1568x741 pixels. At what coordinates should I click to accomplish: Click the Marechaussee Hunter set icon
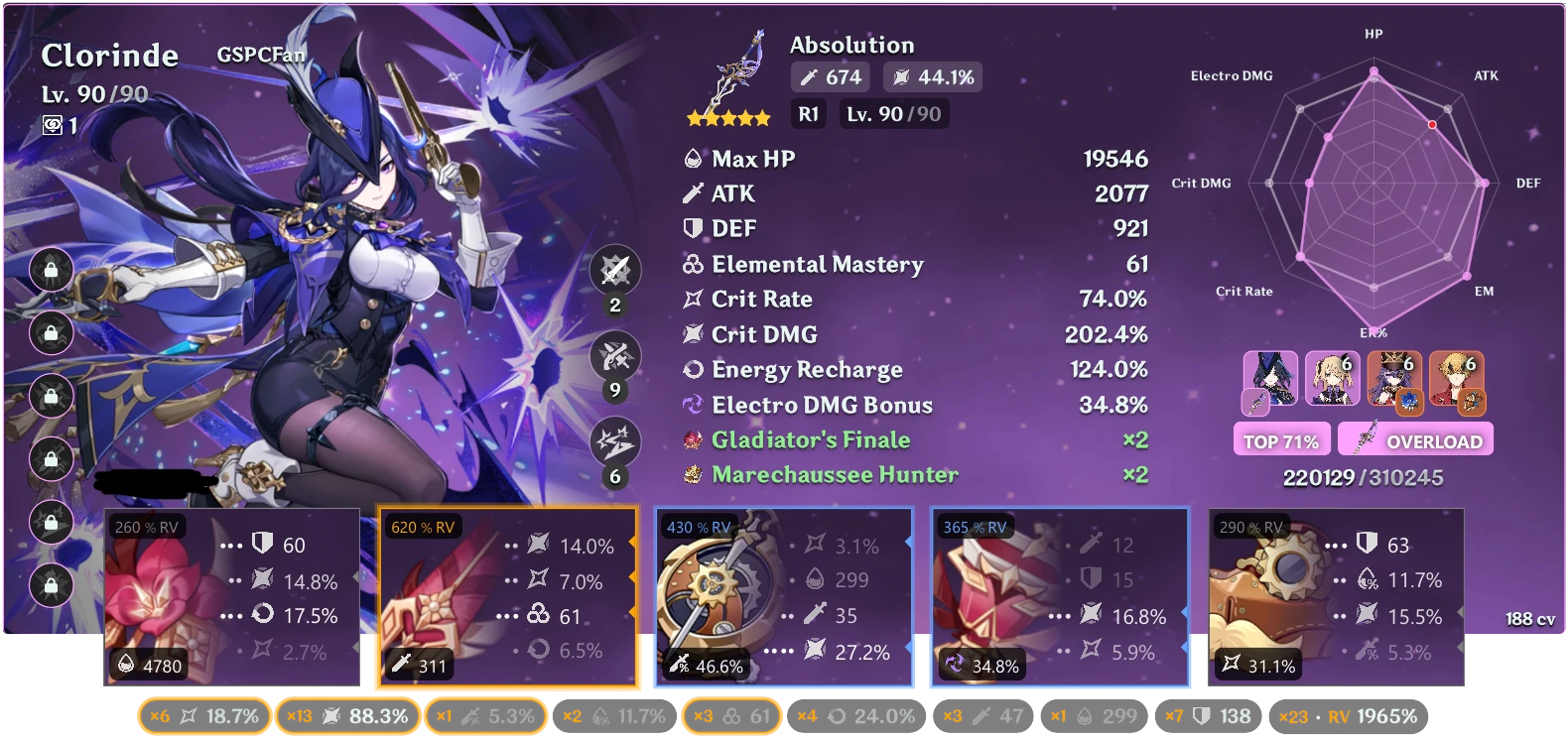coord(693,475)
